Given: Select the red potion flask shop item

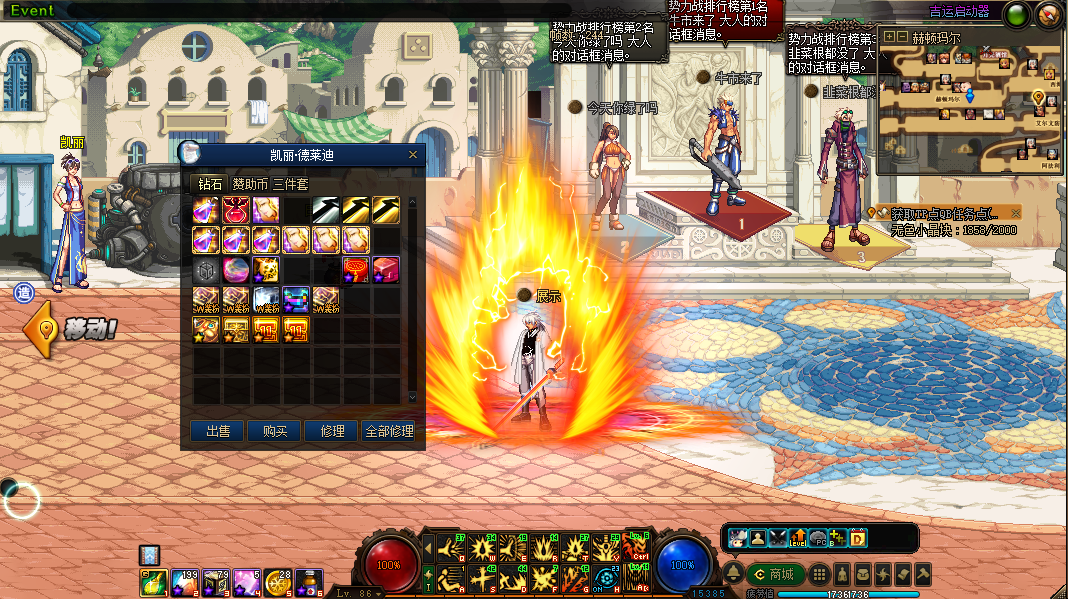Looking at the screenshot, I should [236, 210].
